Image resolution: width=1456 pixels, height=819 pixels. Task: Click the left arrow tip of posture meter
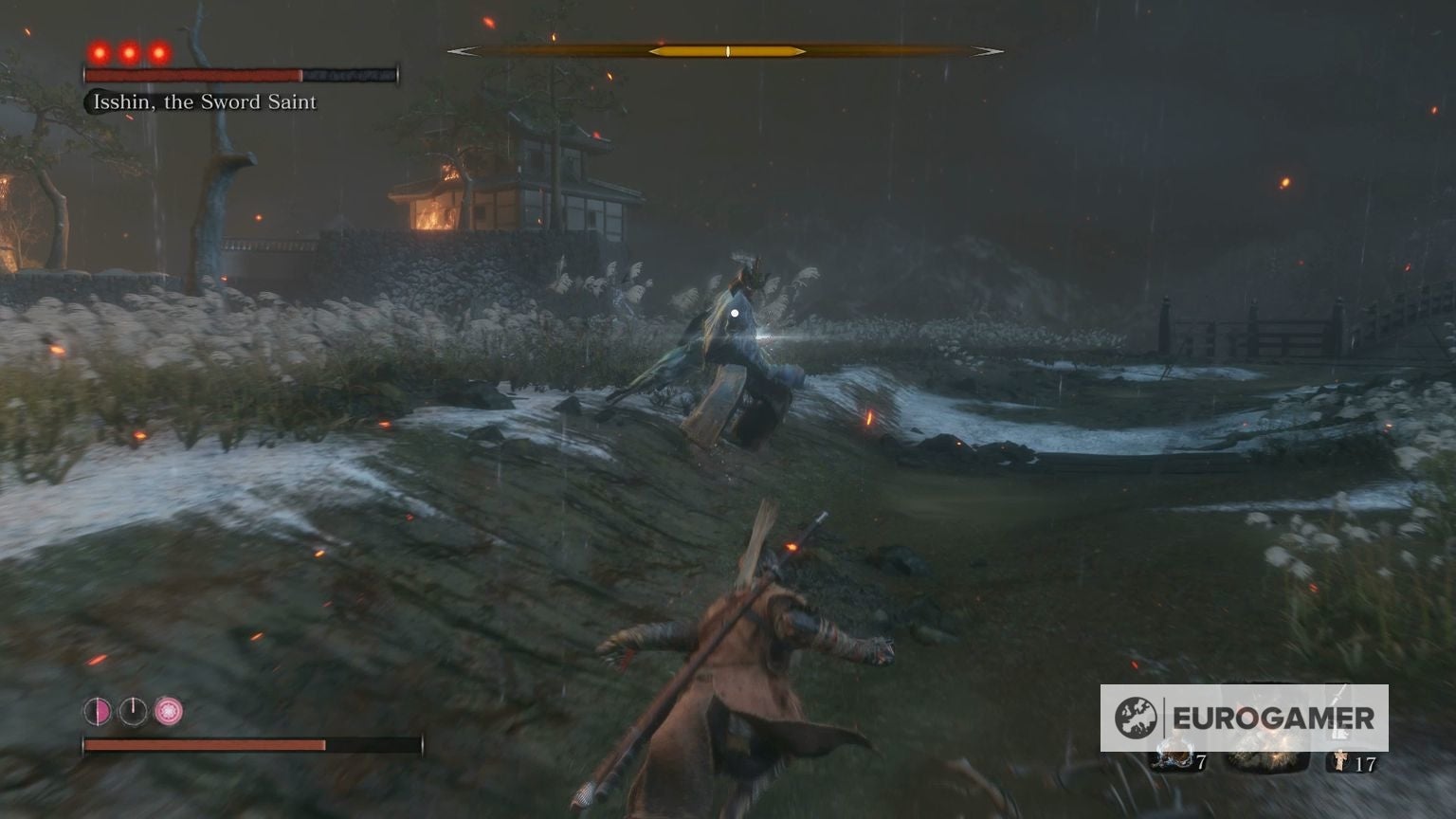coord(458,49)
